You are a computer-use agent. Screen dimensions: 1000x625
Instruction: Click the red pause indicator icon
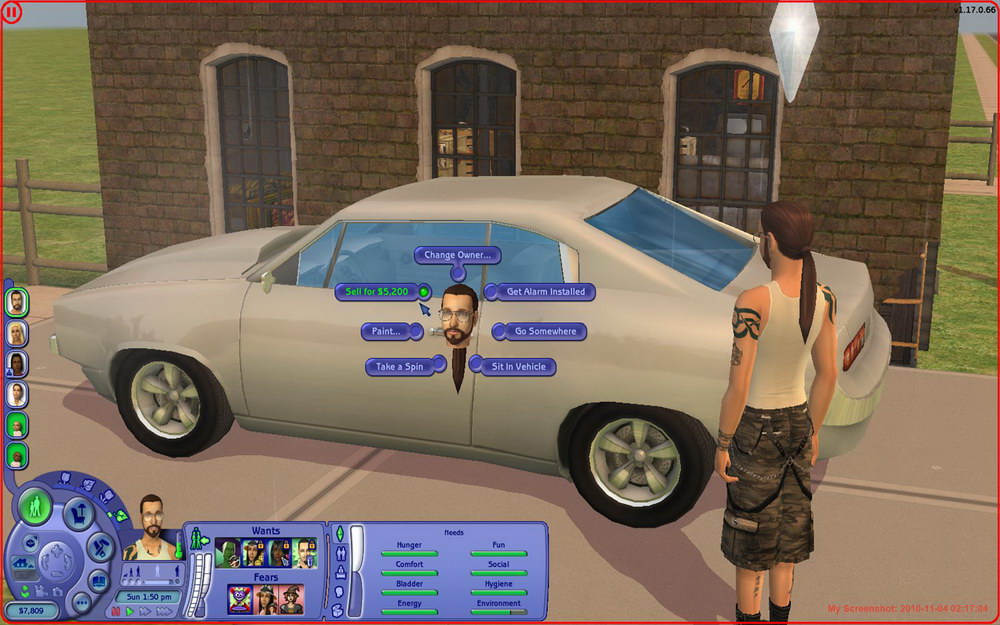point(13,13)
